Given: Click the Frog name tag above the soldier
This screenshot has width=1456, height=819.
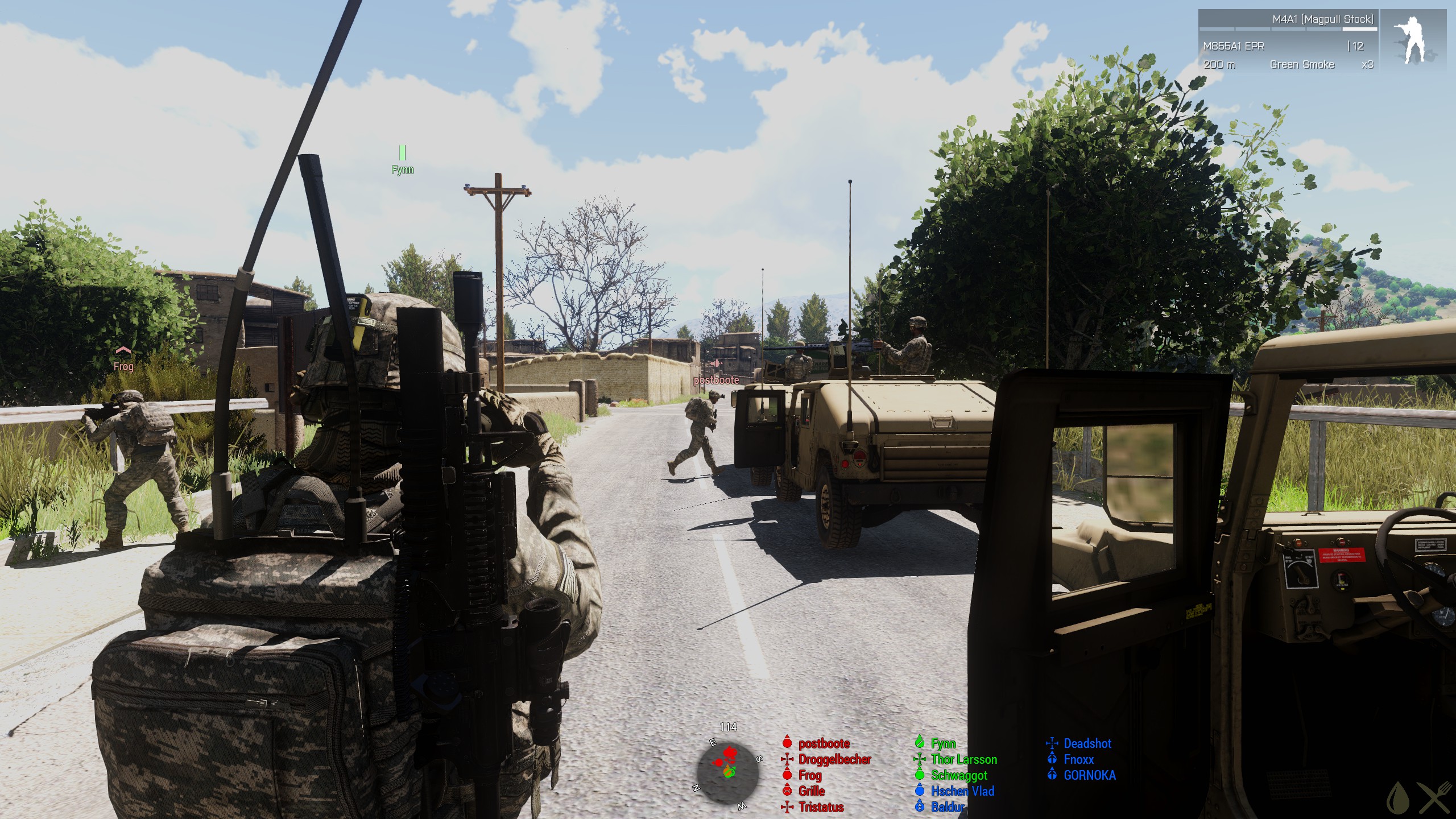Looking at the screenshot, I should (x=123, y=366).
